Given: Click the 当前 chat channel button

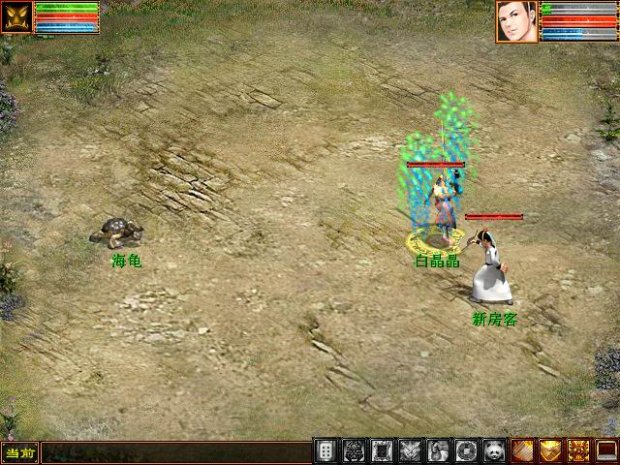Looking at the screenshot, I should (20, 453).
